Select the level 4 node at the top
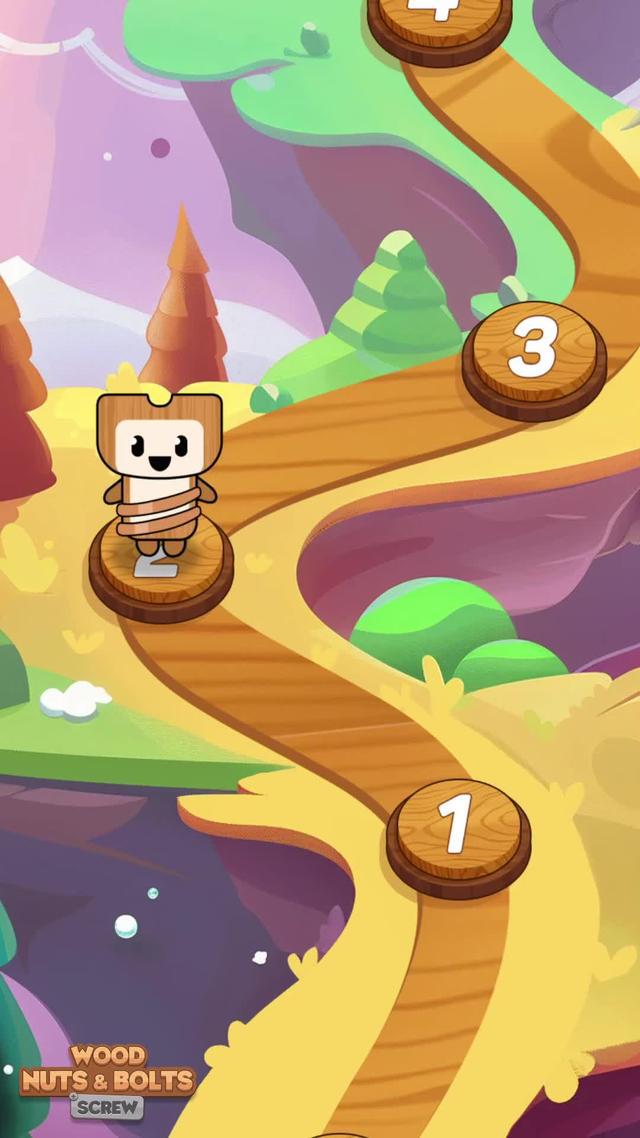Viewport: 640px width, 1138px height. point(440,22)
